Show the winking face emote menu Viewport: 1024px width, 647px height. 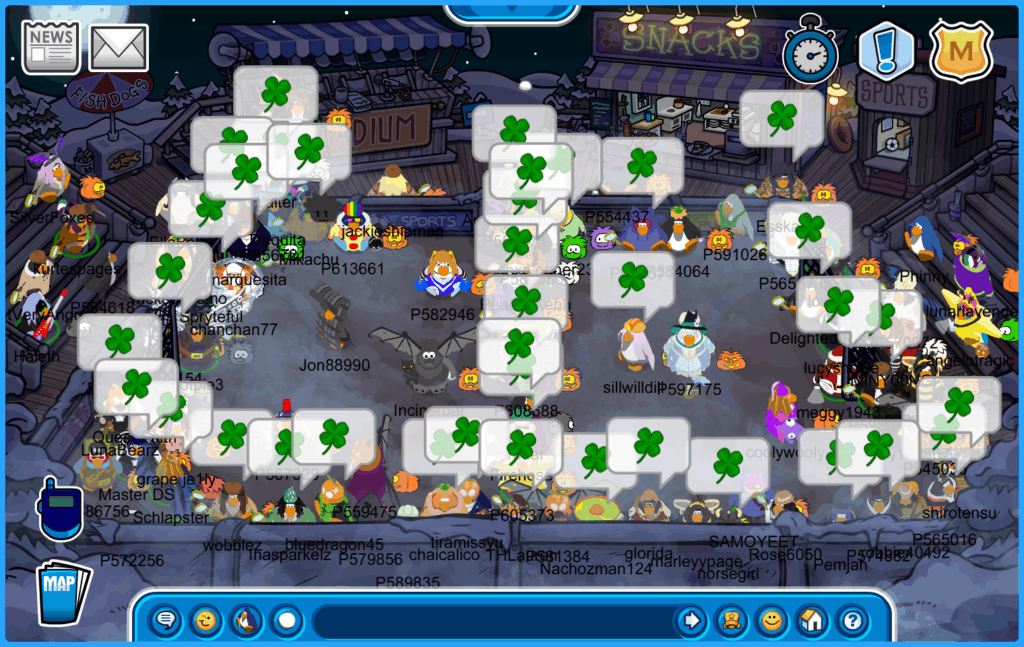point(206,621)
